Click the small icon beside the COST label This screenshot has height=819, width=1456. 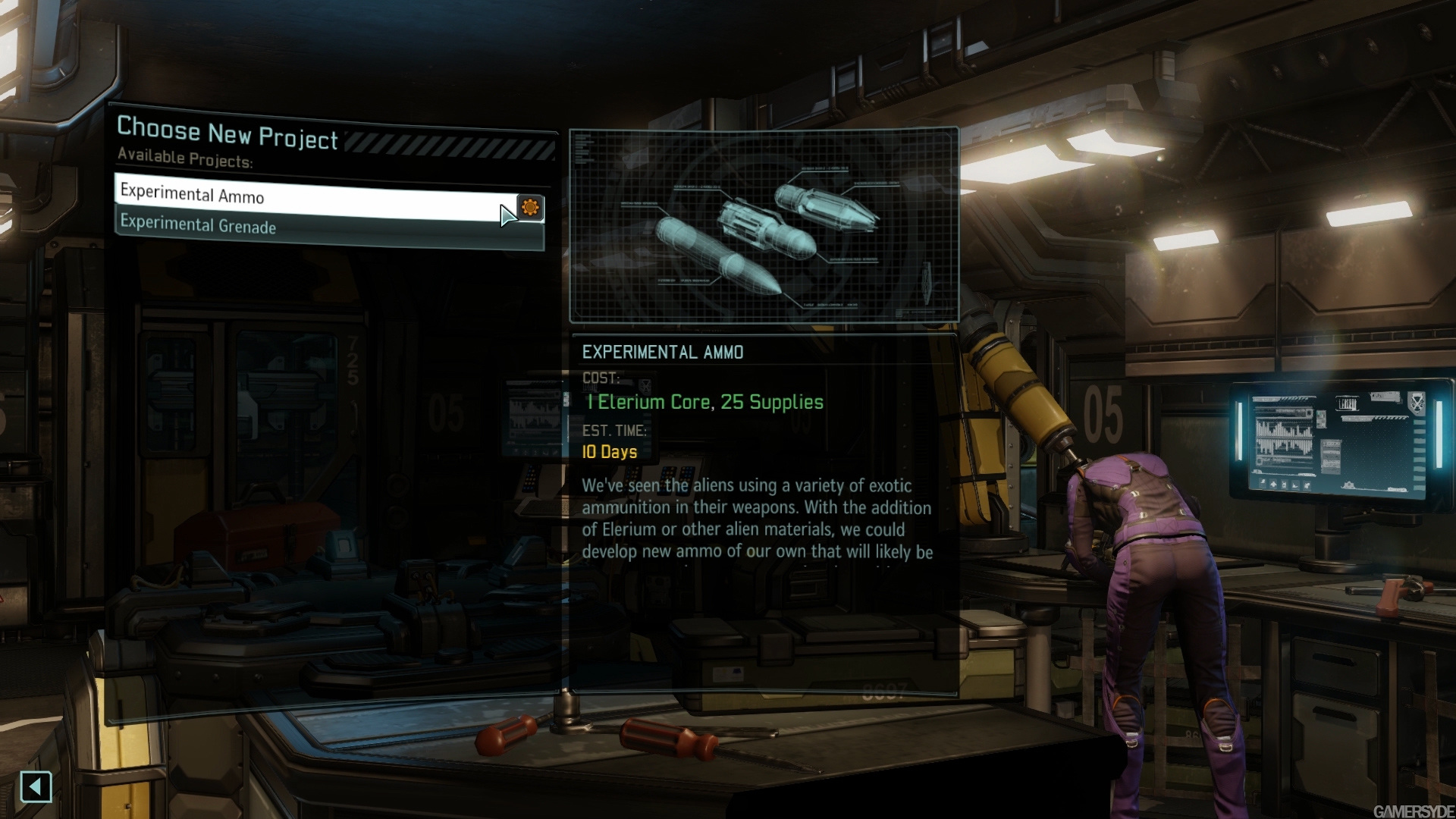pyautogui.click(x=645, y=387)
